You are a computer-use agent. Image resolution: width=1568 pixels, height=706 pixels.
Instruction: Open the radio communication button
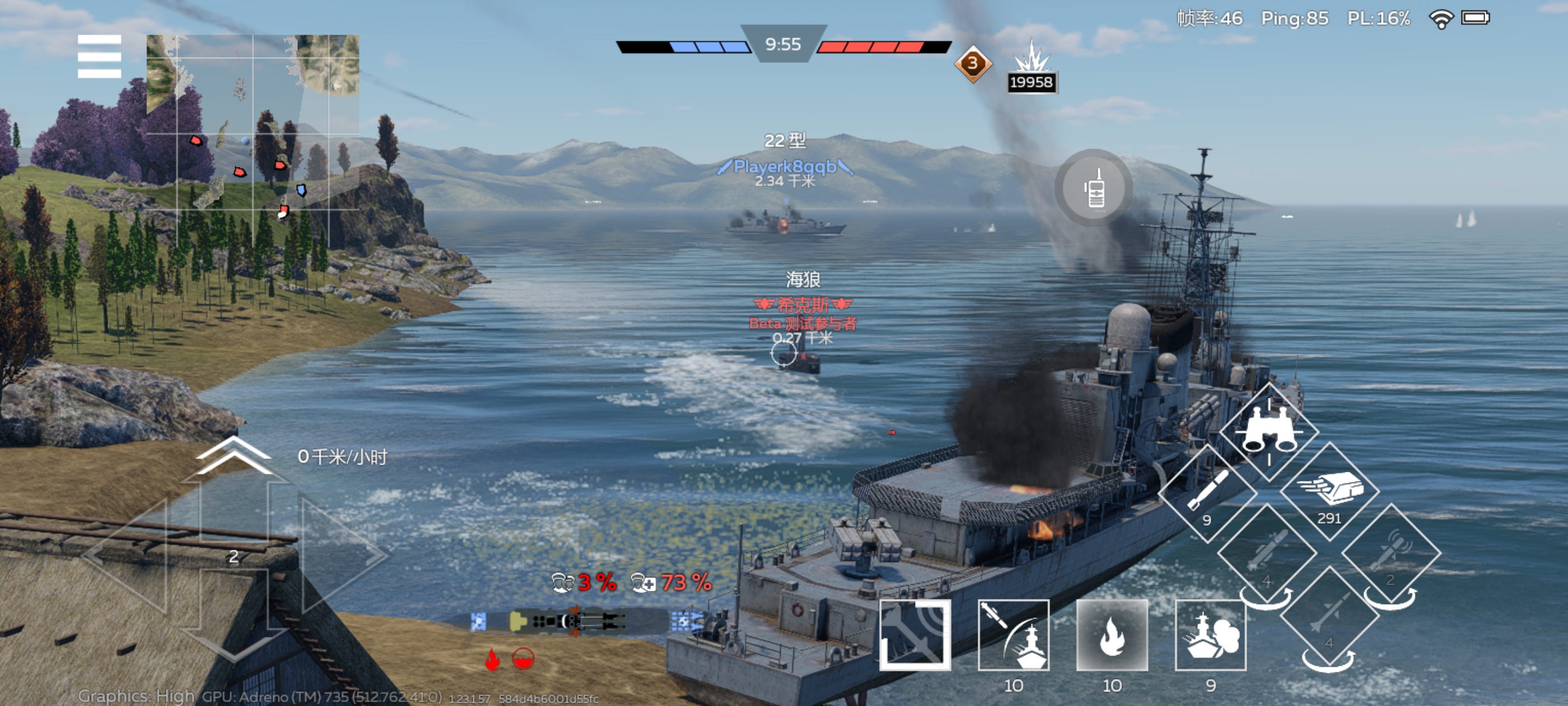[x=1094, y=188]
